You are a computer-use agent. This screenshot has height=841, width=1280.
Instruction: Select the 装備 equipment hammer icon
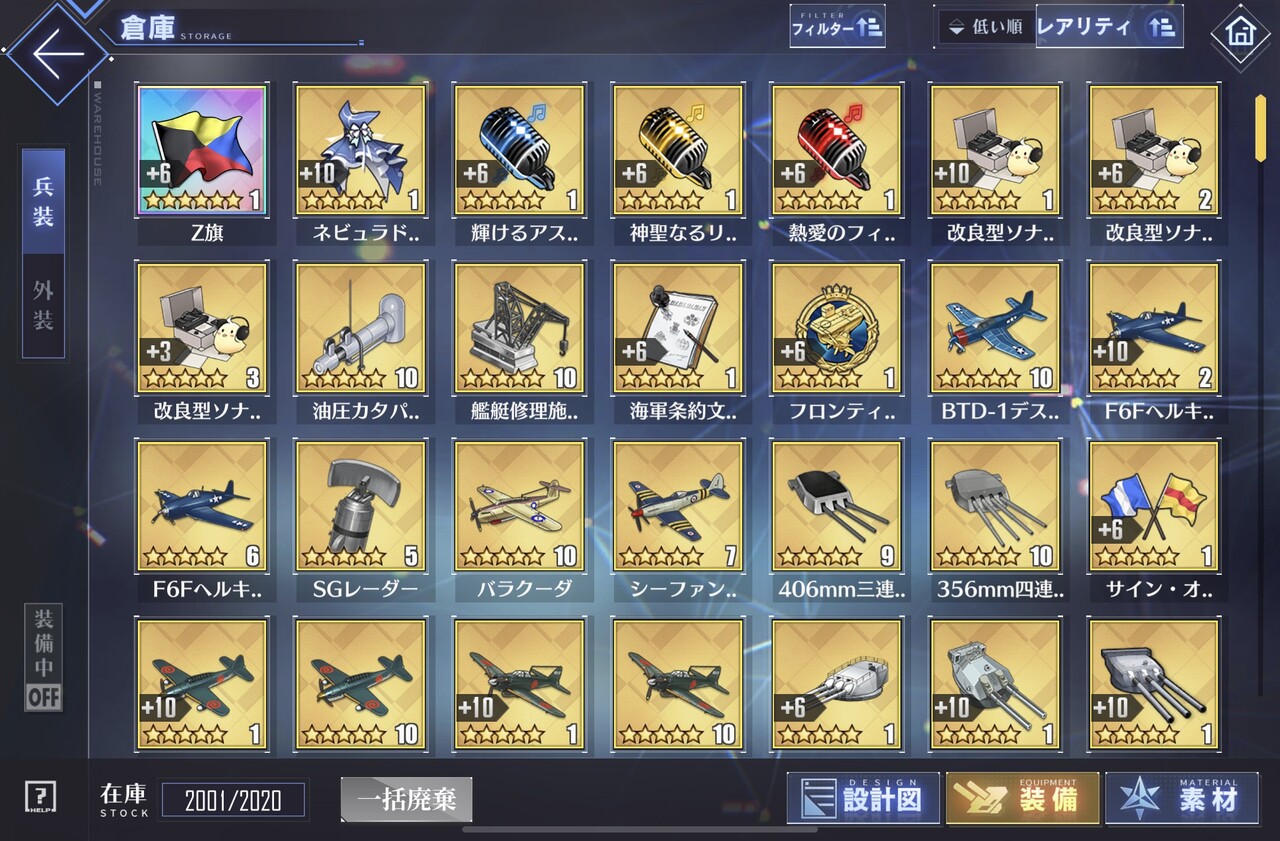(1021, 799)
